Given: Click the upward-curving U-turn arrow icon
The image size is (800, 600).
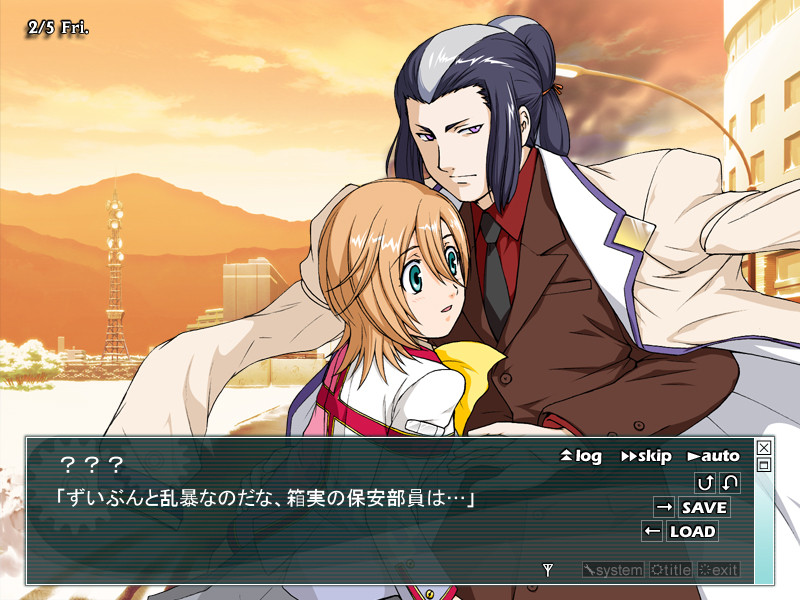Looking at the screenshot, I should tap(705, 483).
